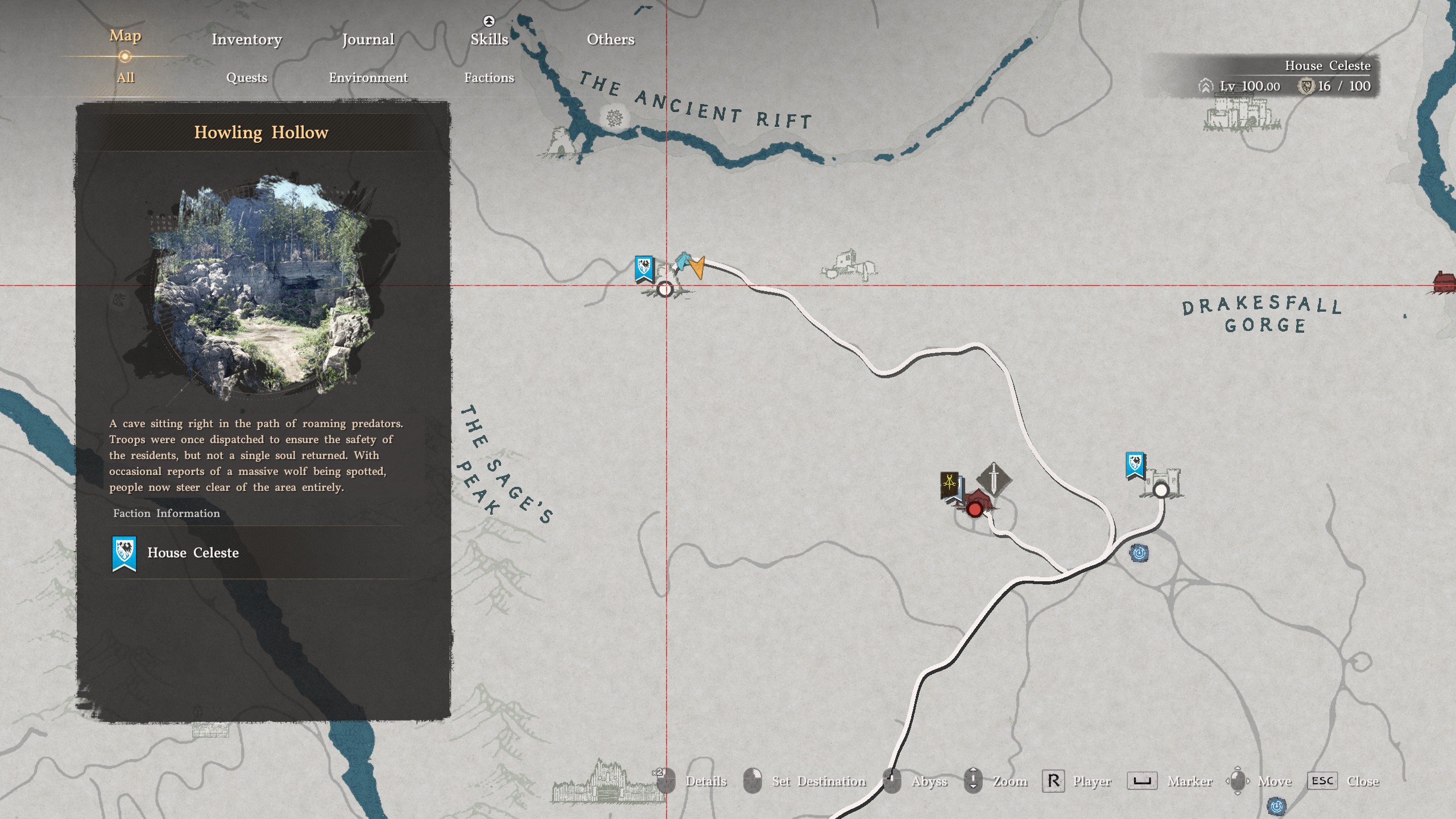Select the Howling Hollow cave map node
Screen dimensions: 1456x819
664,290
